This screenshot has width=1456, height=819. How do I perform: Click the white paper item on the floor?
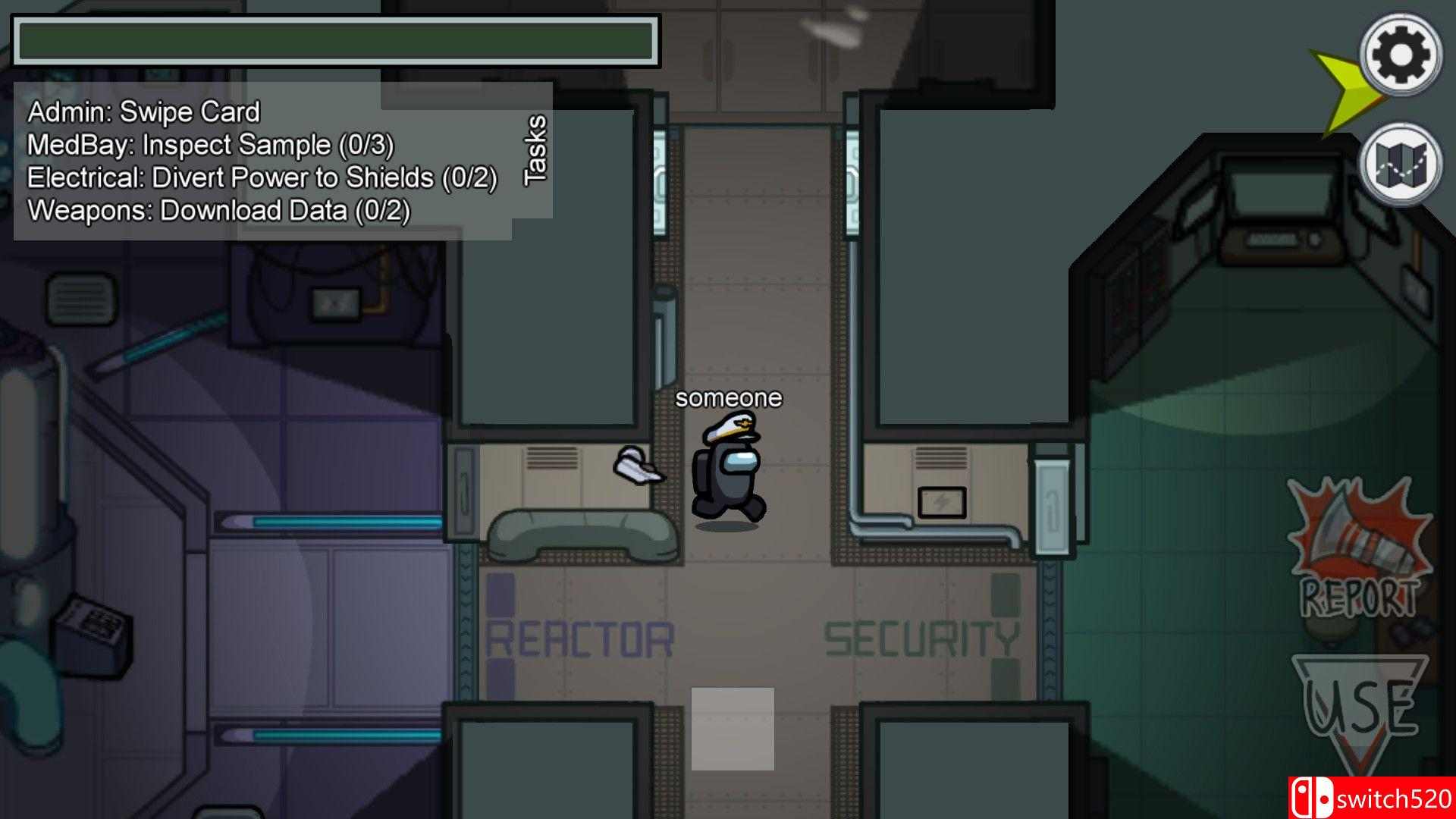tap(637, 465)
